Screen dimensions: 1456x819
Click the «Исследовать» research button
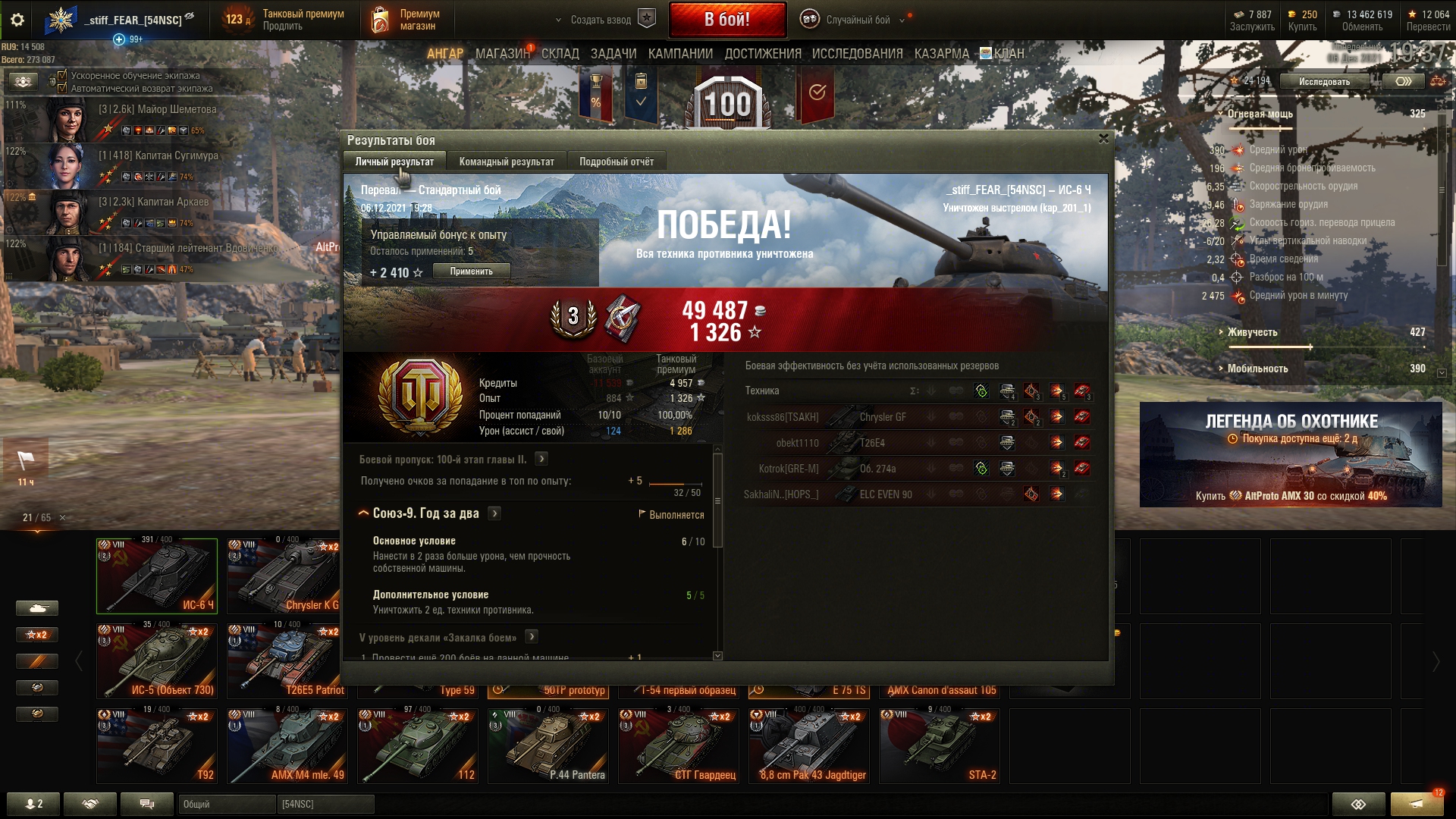[1324, 82]
